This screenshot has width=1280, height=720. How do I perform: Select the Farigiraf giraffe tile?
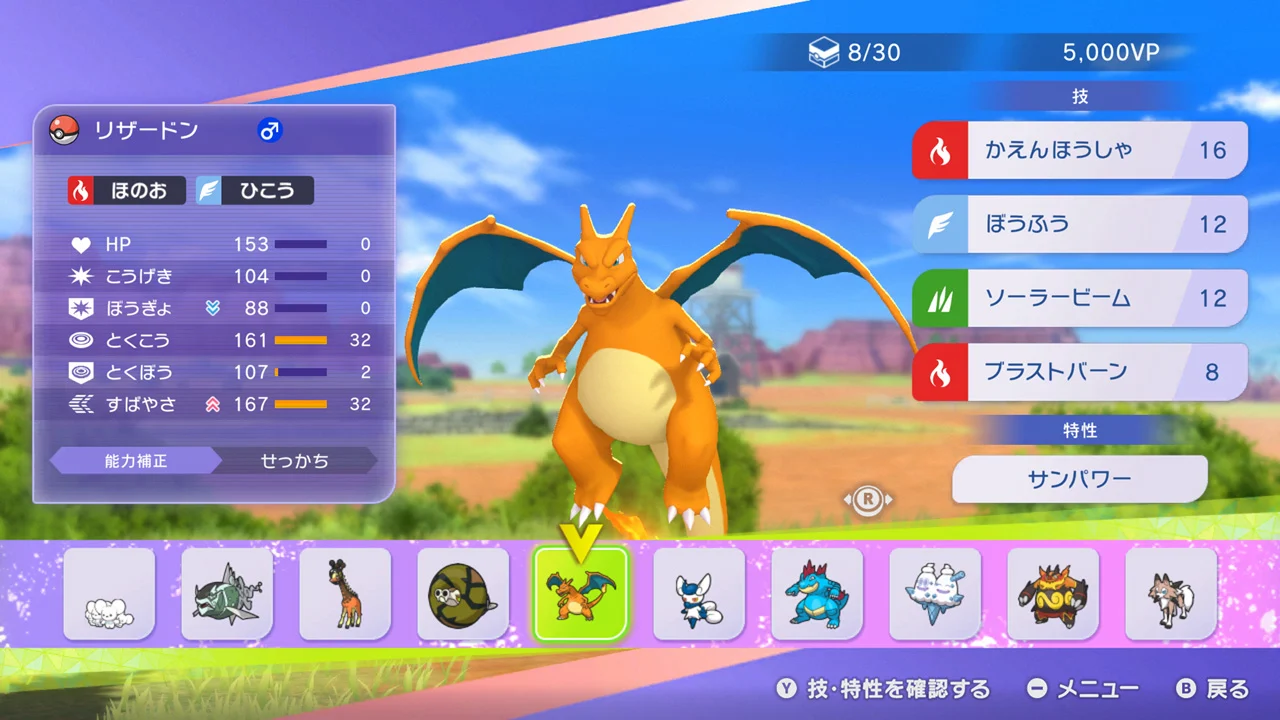click(x=345, y=594)
